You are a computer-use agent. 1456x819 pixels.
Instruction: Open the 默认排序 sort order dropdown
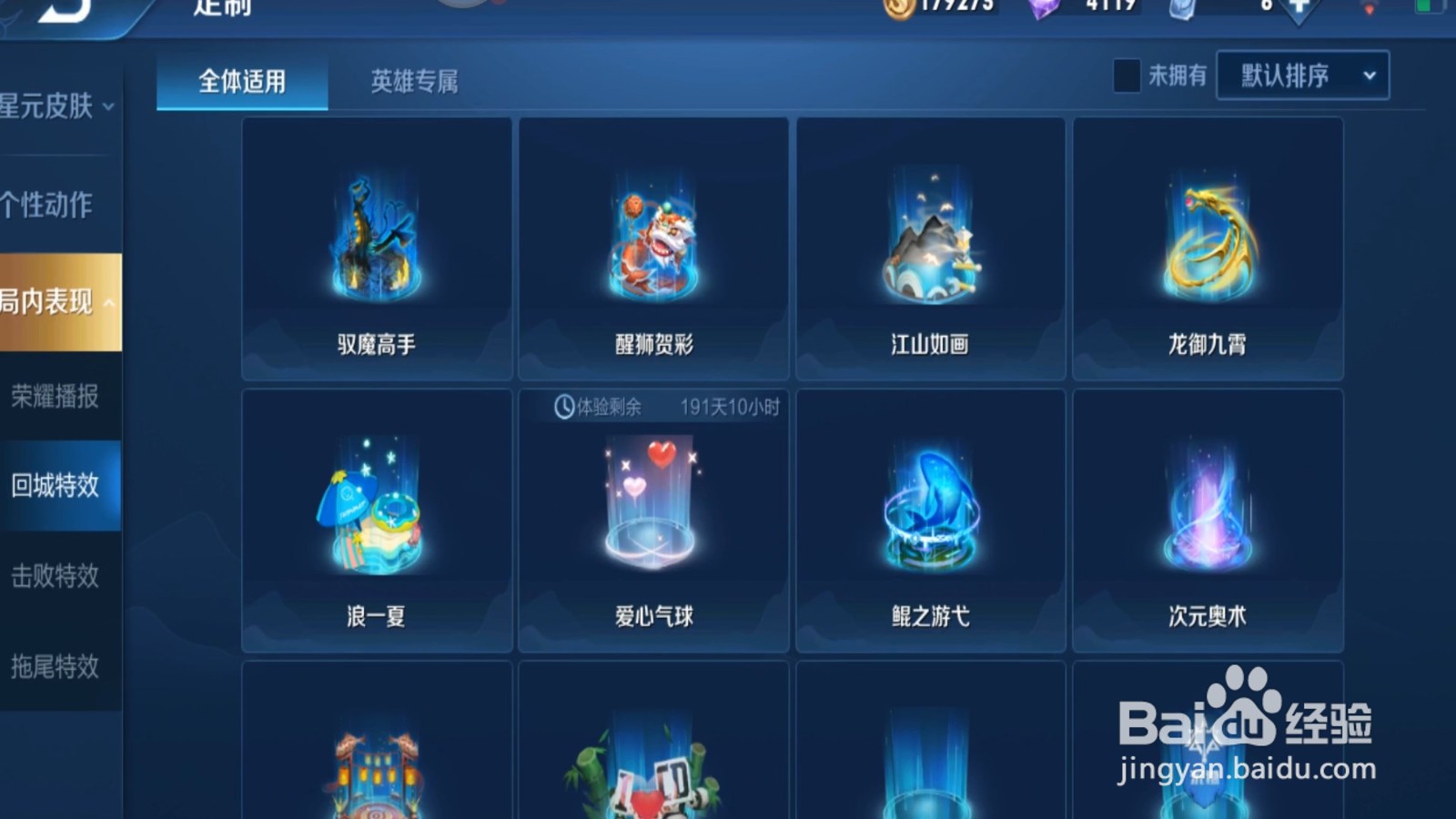pyautogui.click(x=1299, y=76)
